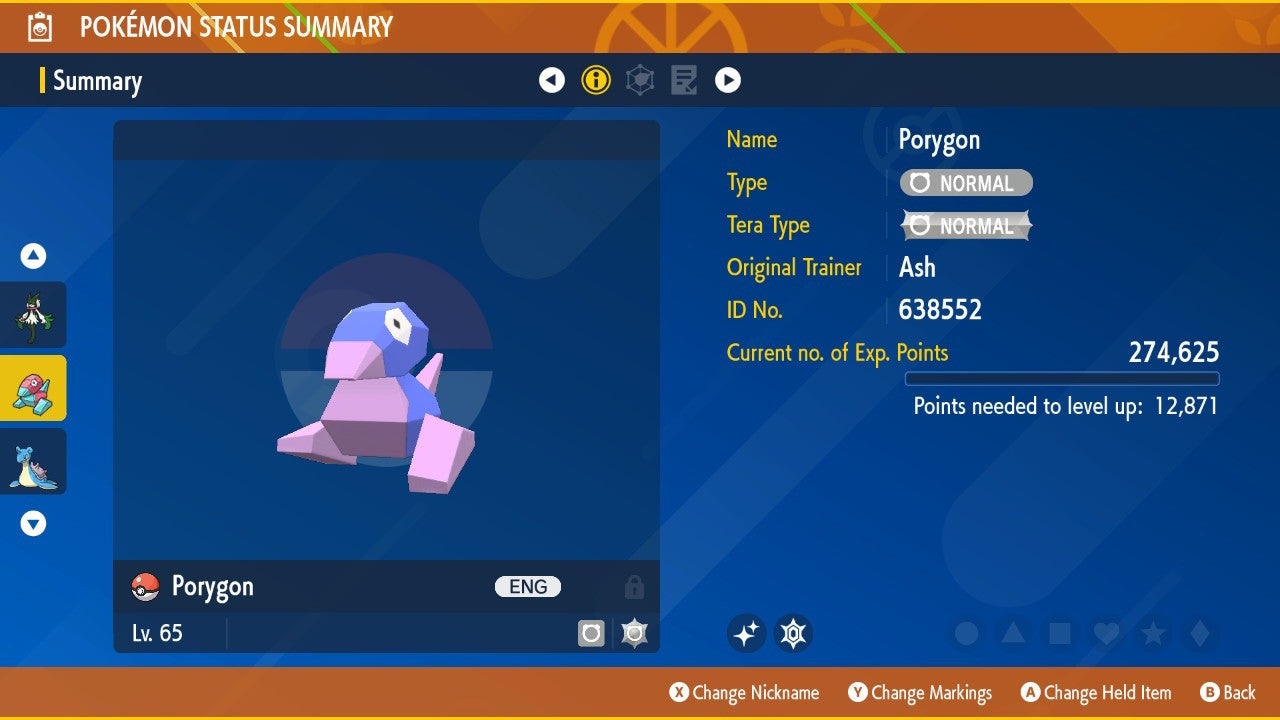Image resolution: width=1280 pixels, height=720 pixels.
Task: Go Back from the summary screen
Action: 1227,692
